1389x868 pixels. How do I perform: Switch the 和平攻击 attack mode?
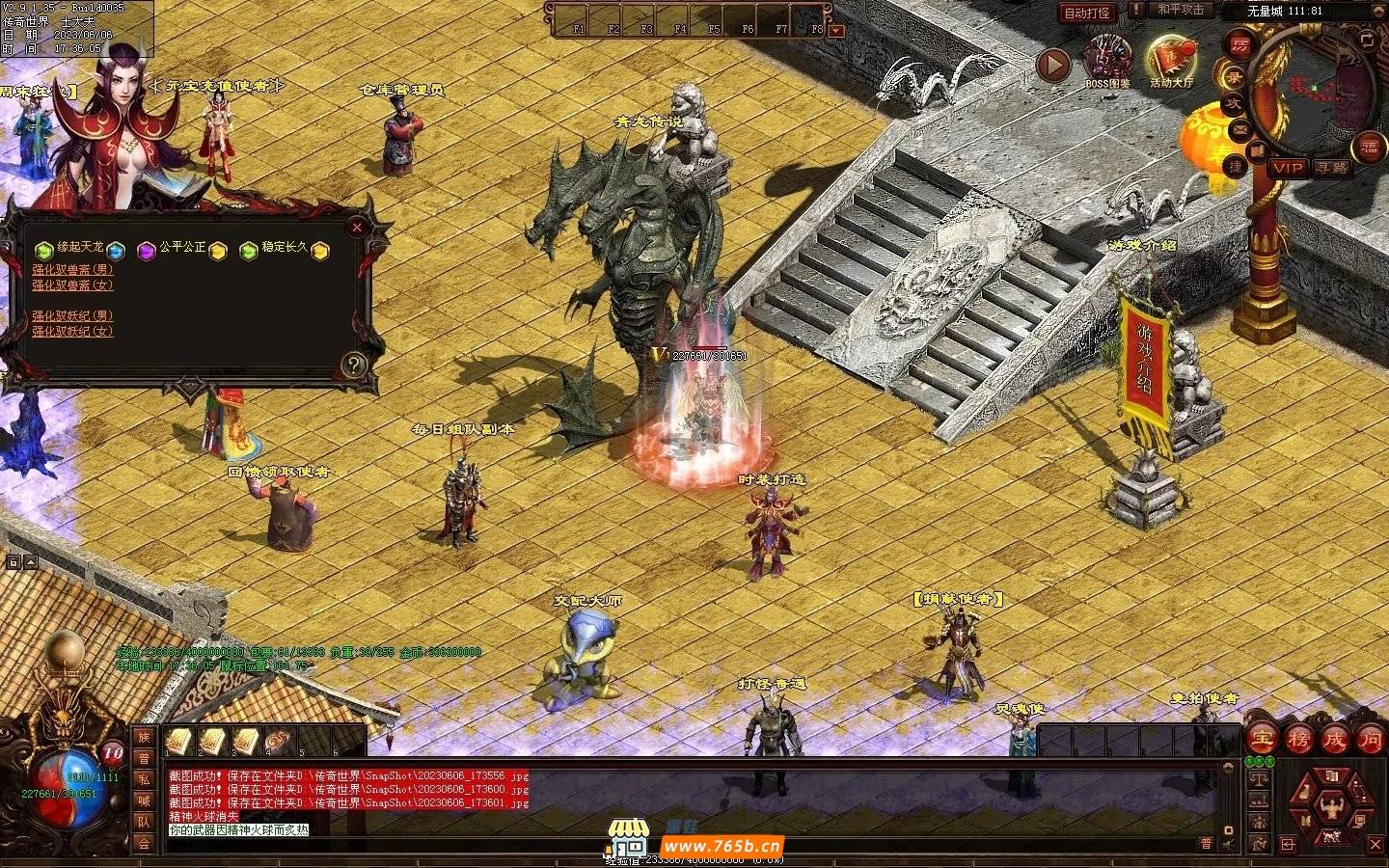1181,10
